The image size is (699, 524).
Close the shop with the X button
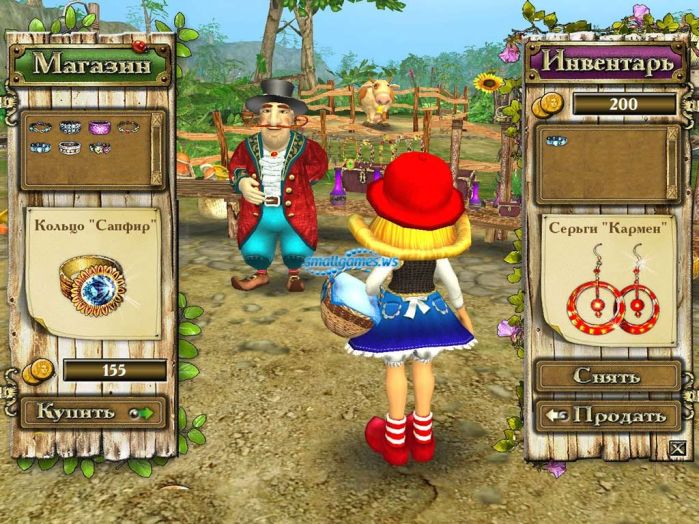coord(679,448)
